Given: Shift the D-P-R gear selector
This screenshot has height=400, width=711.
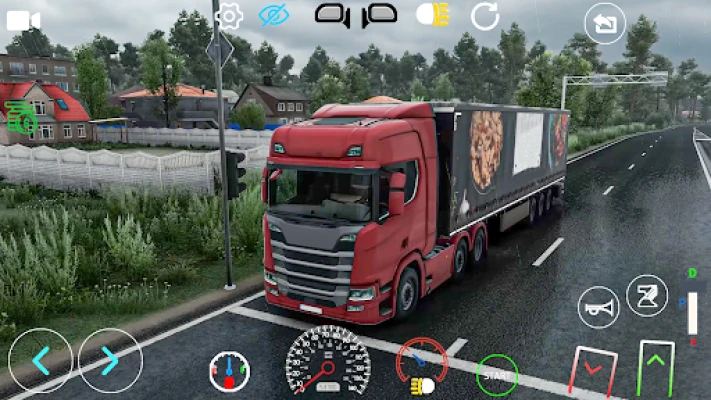Looking at the screenshot, I should pos(692,312).
